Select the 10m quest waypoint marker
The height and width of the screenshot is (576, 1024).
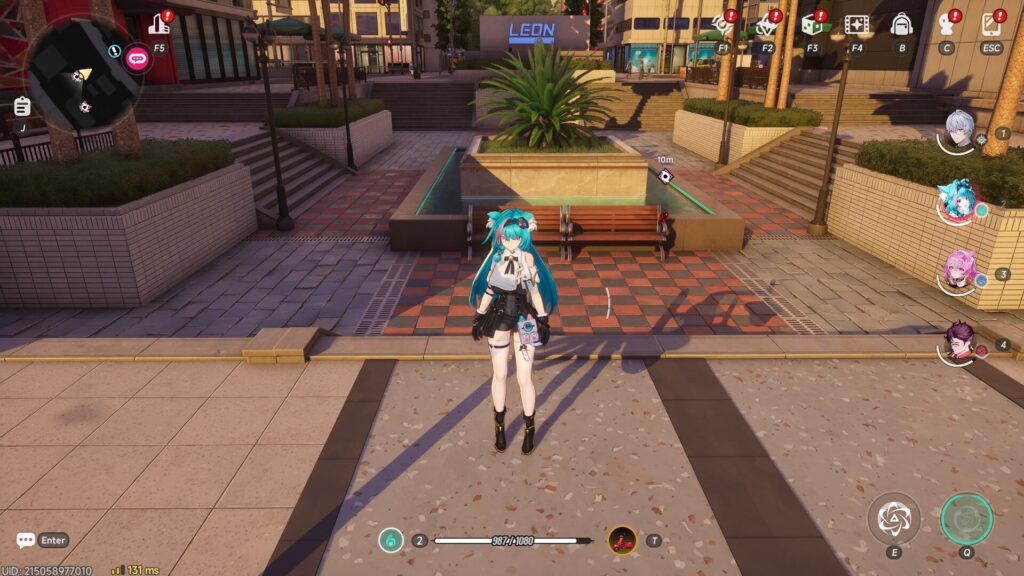coord(665,176)
